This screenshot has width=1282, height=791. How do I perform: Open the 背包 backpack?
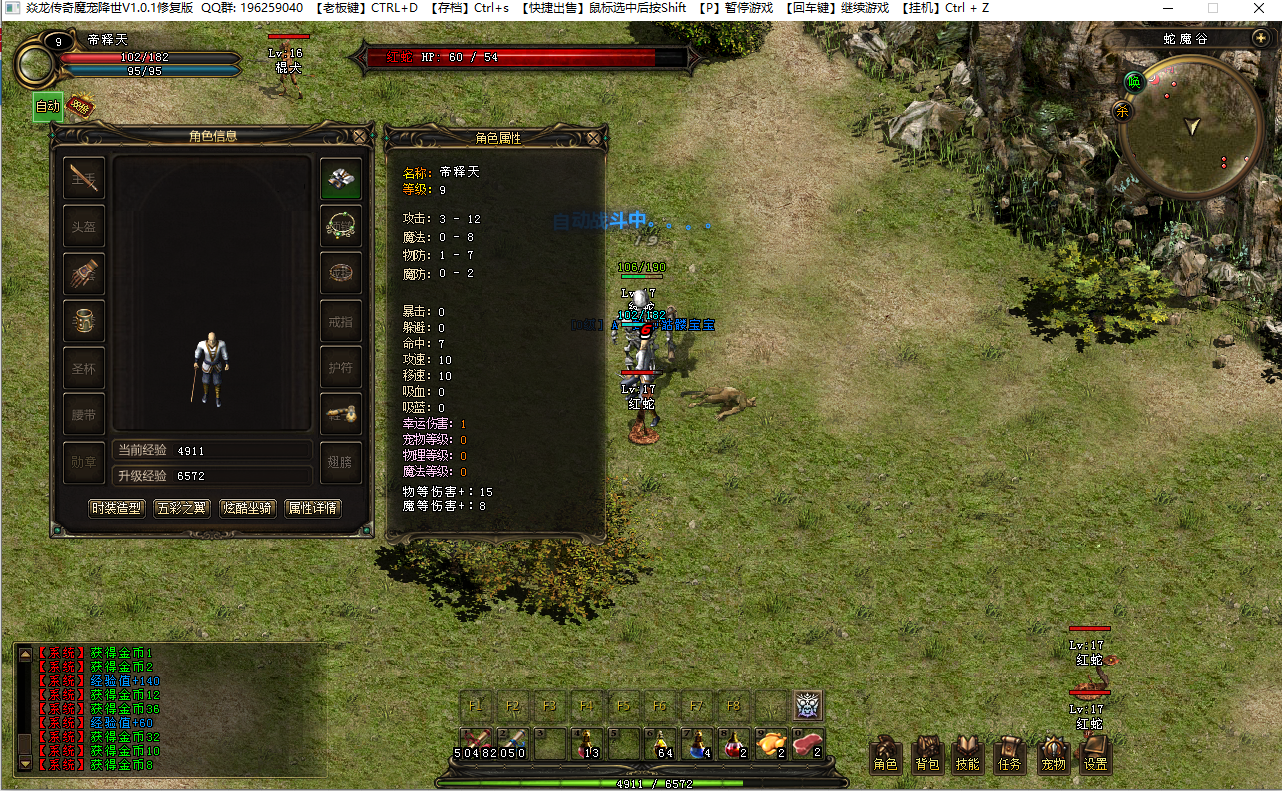coord(927,754)
